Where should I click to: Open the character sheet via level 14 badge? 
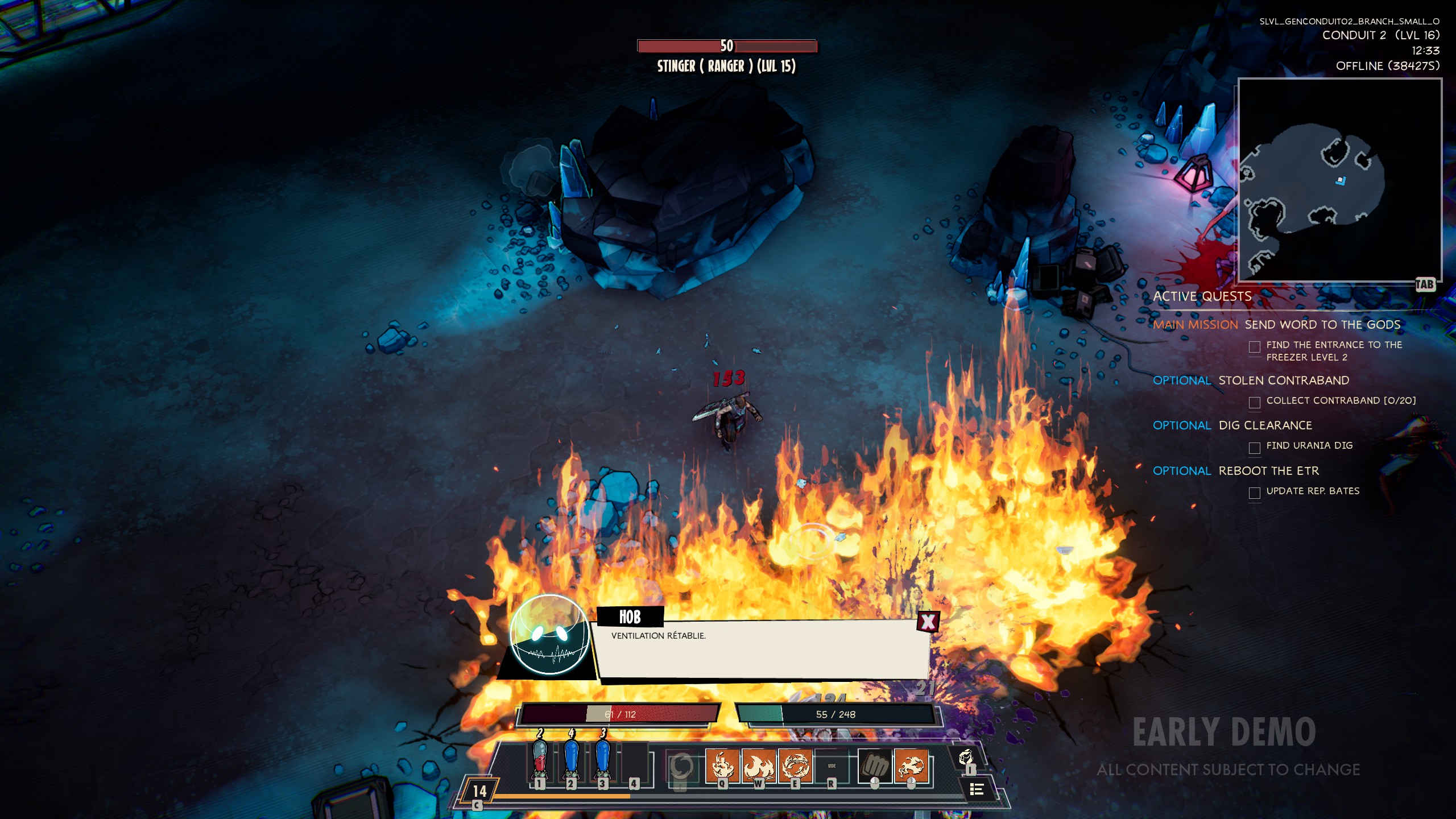479,791
